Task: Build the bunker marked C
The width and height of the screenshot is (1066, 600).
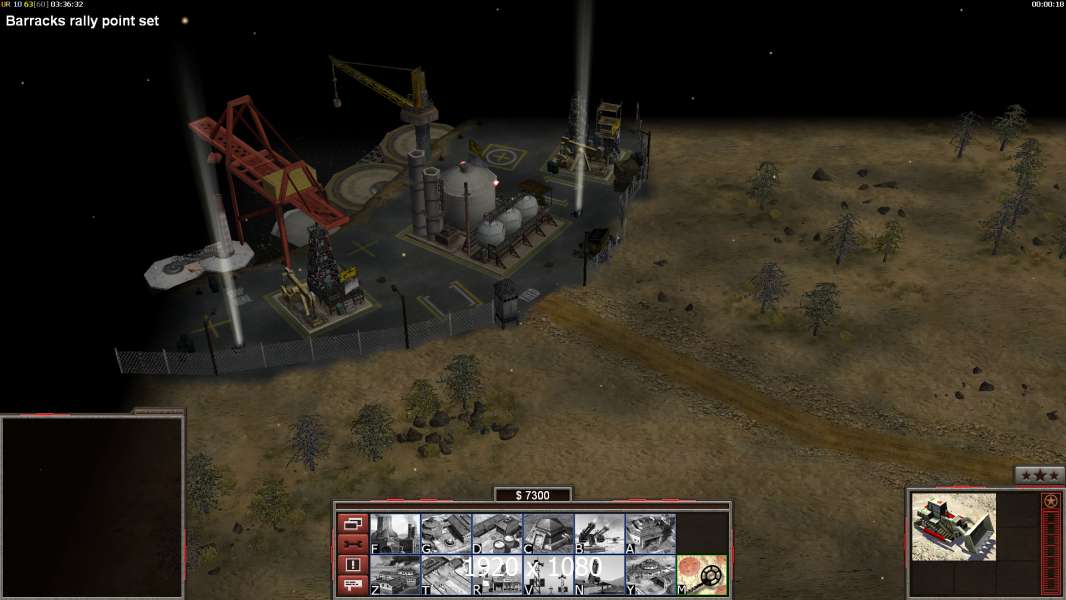Action: click(x=548, y=534)
